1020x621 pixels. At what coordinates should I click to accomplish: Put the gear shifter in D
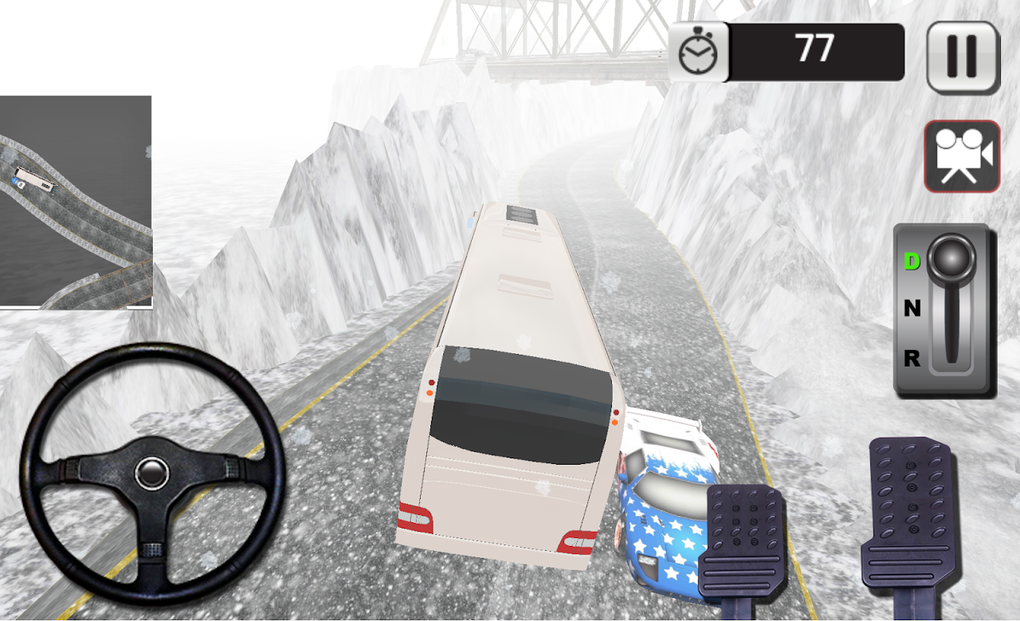pos(911,262)
